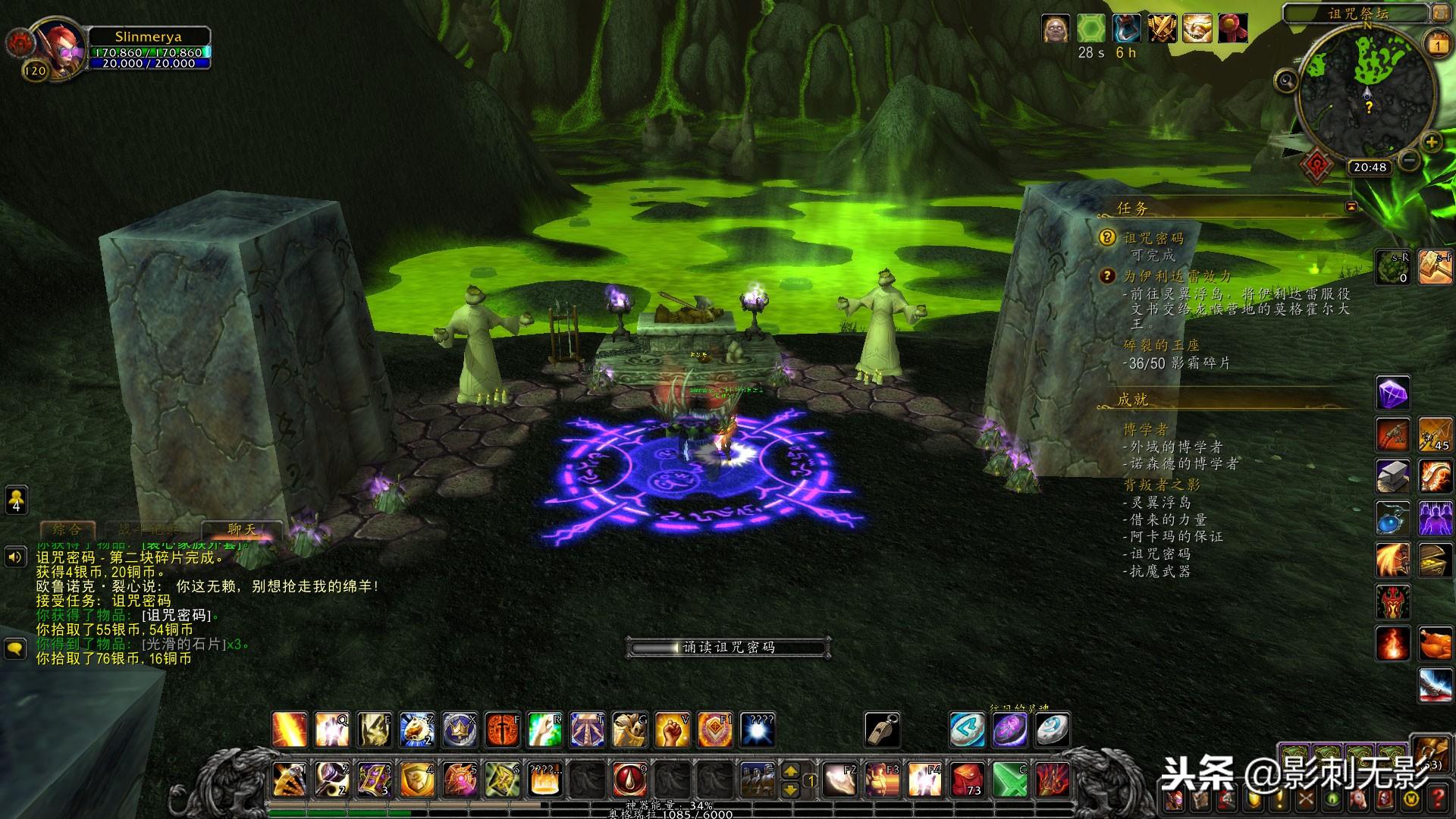Viewport: 1456px width, 819px height.
Task: Click the minimap quest marker
Action: pyautogui.click(x=1369, y=108)
